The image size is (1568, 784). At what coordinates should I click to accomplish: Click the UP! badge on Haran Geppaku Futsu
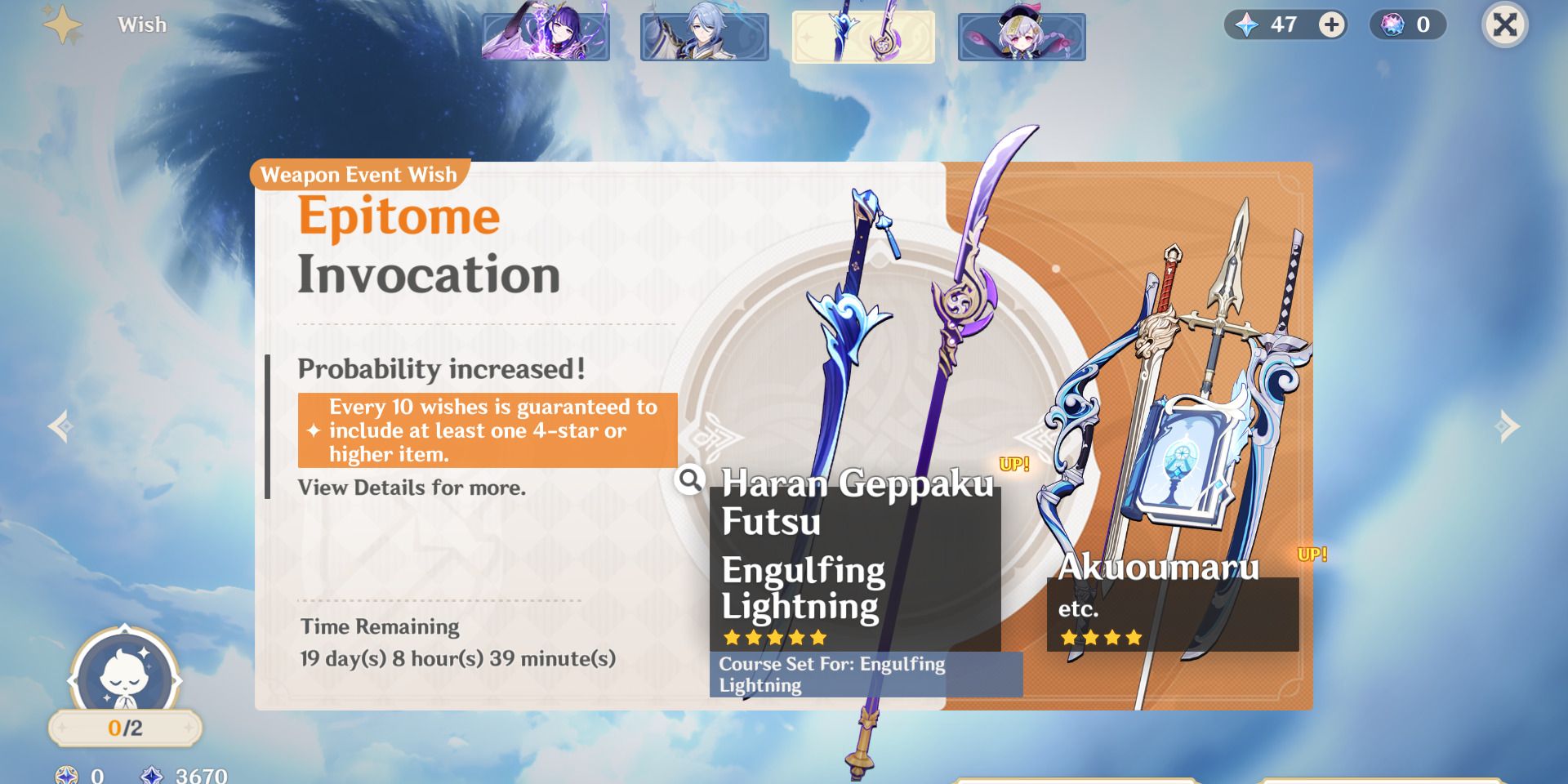[1013, 464]
